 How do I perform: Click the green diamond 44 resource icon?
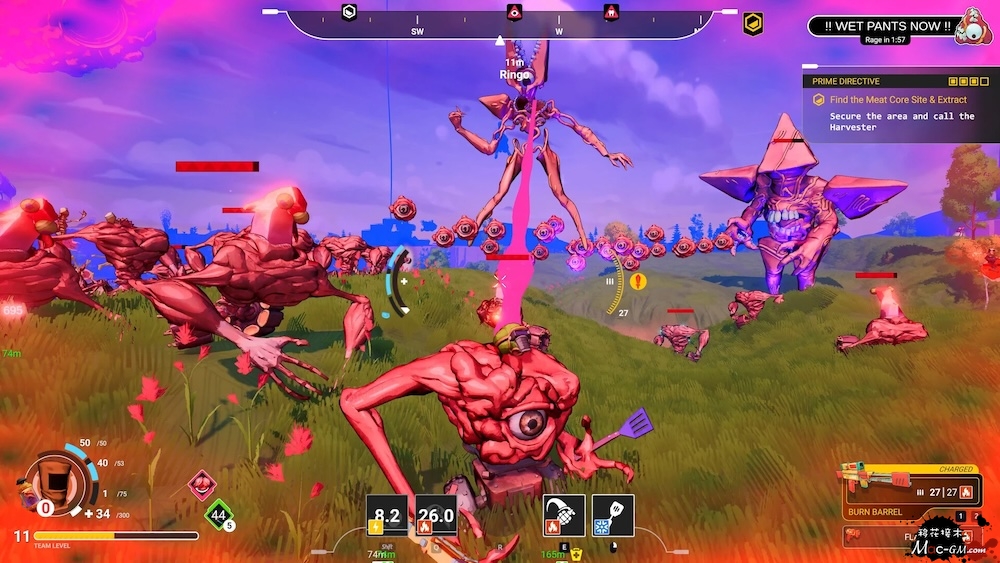pyautogui.click(x=218, y=515)
